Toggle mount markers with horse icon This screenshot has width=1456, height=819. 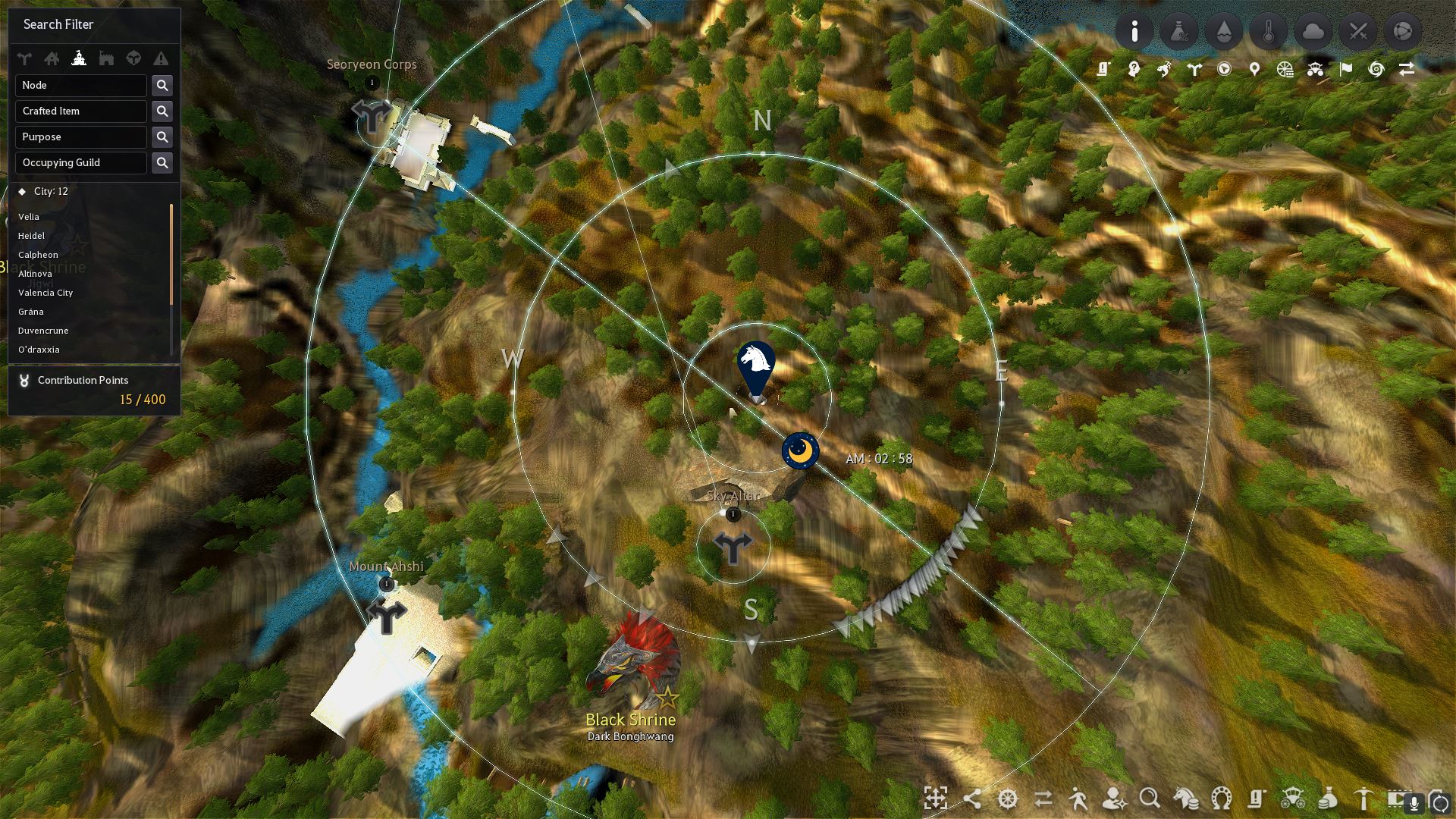(x=1165, y=68)
